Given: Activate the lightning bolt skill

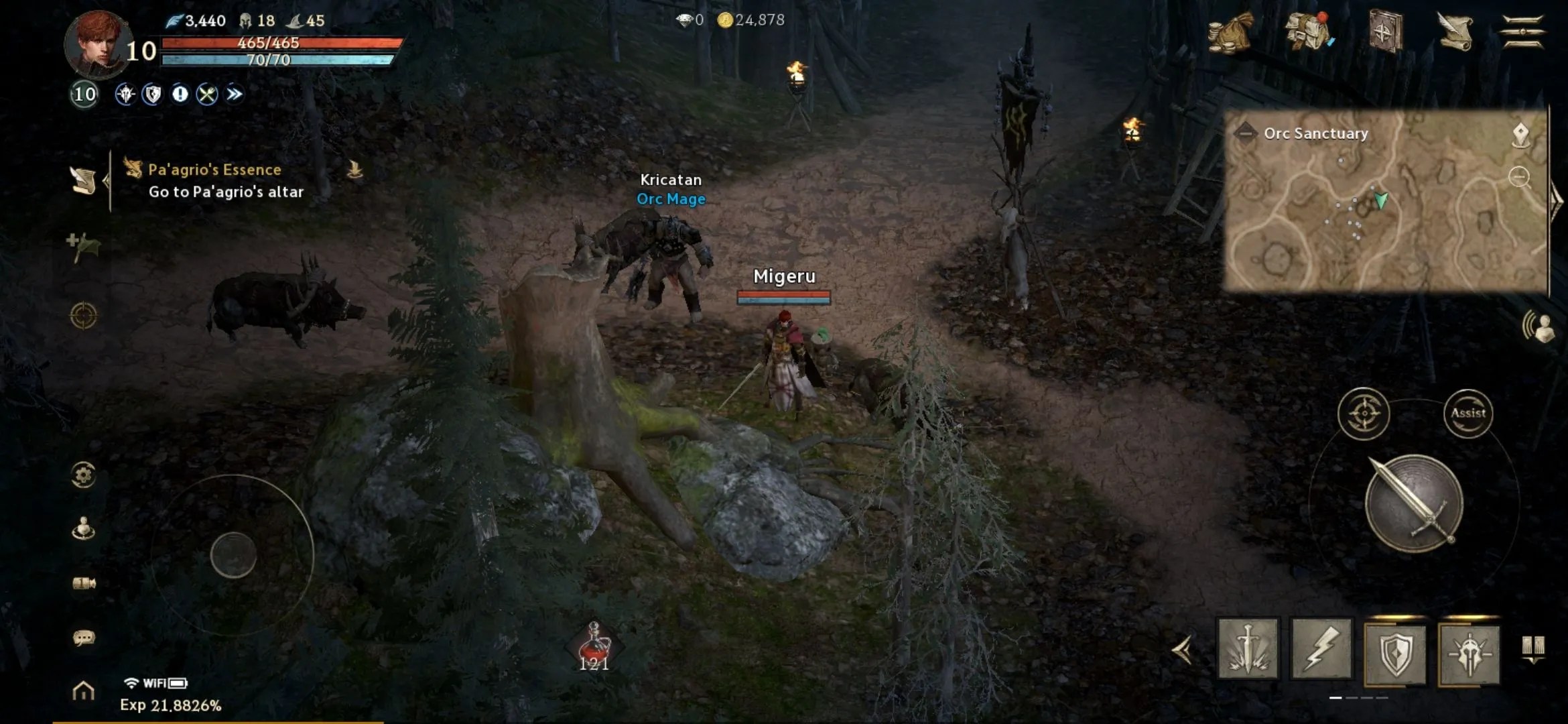Looking at the screenshot, I should click(1321, 649).
